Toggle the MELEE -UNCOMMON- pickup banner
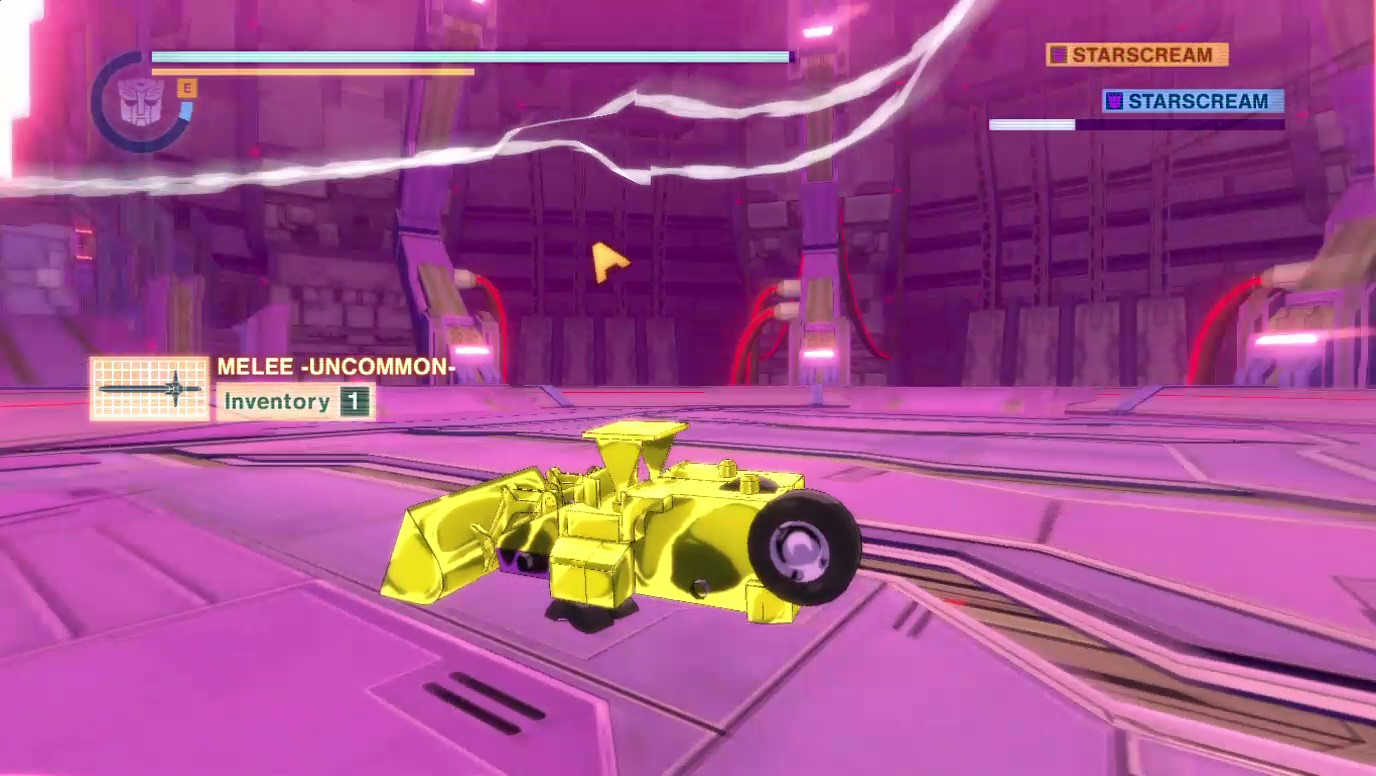The width and height of the screenshot is (1376, 776). click(336, 367)
